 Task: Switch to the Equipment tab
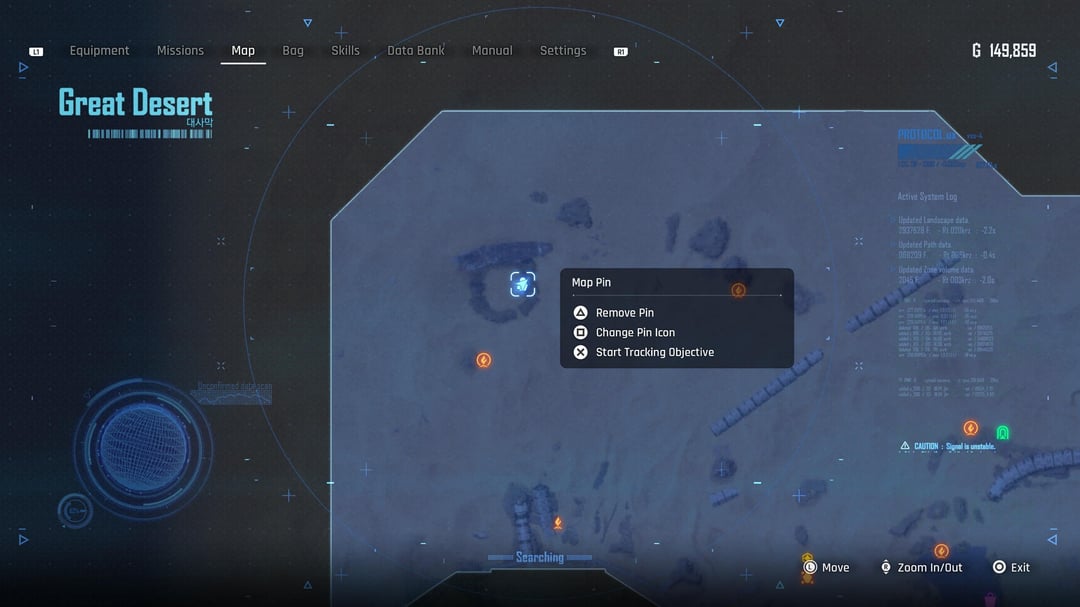[99, 51]
